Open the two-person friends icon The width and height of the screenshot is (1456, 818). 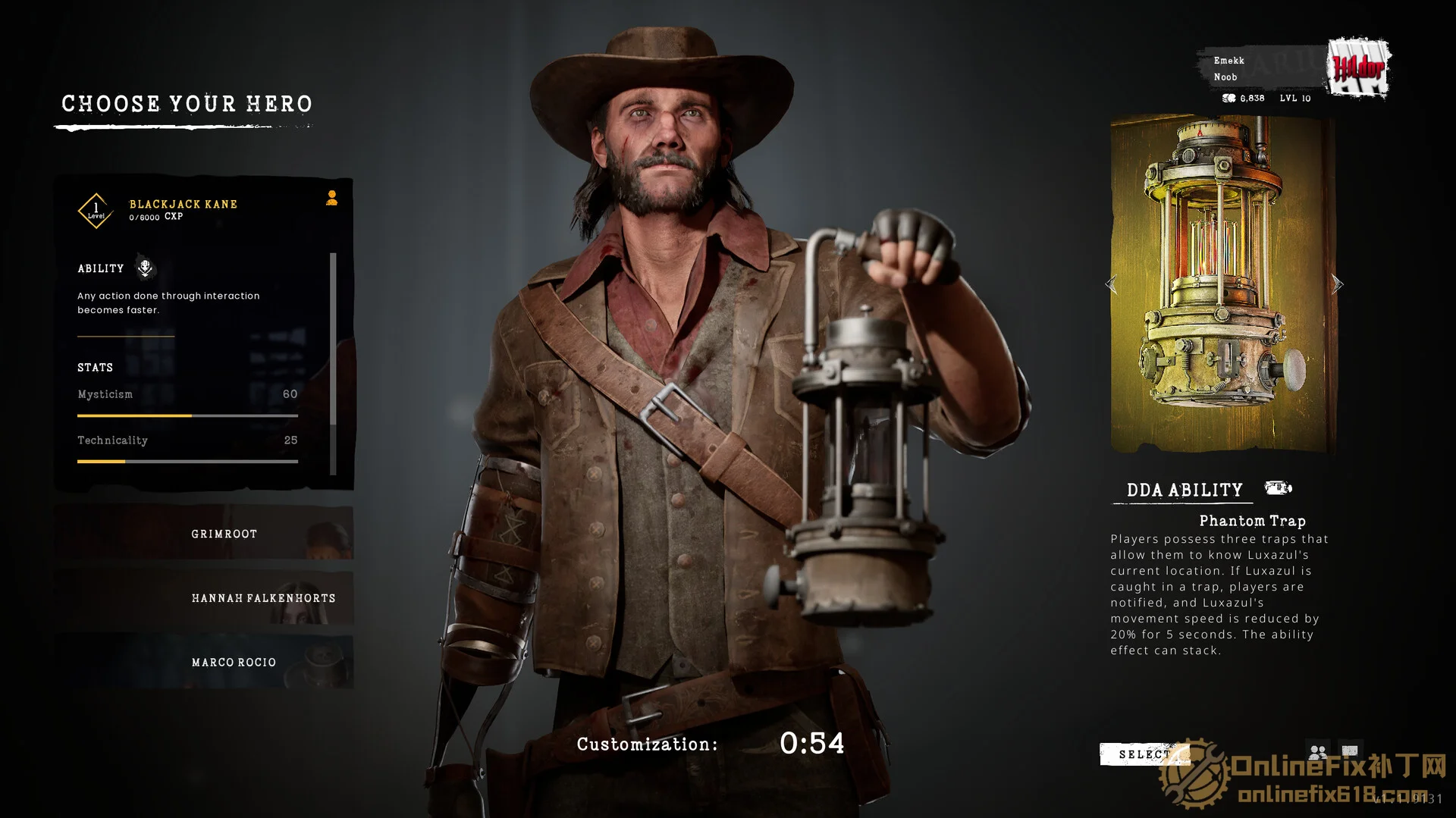[1318, 751]
